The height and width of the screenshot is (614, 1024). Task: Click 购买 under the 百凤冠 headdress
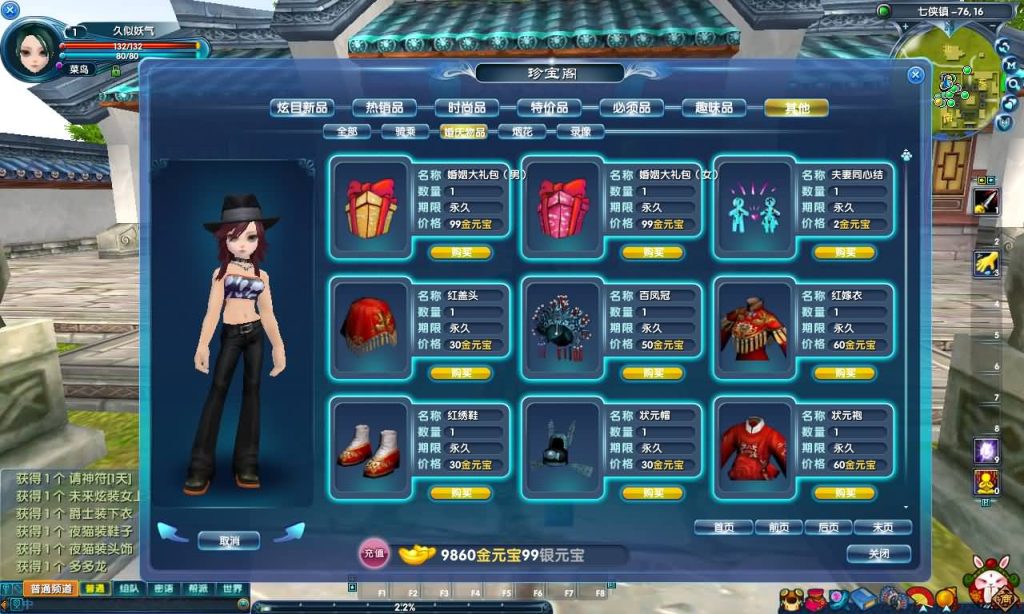[653, 373]
